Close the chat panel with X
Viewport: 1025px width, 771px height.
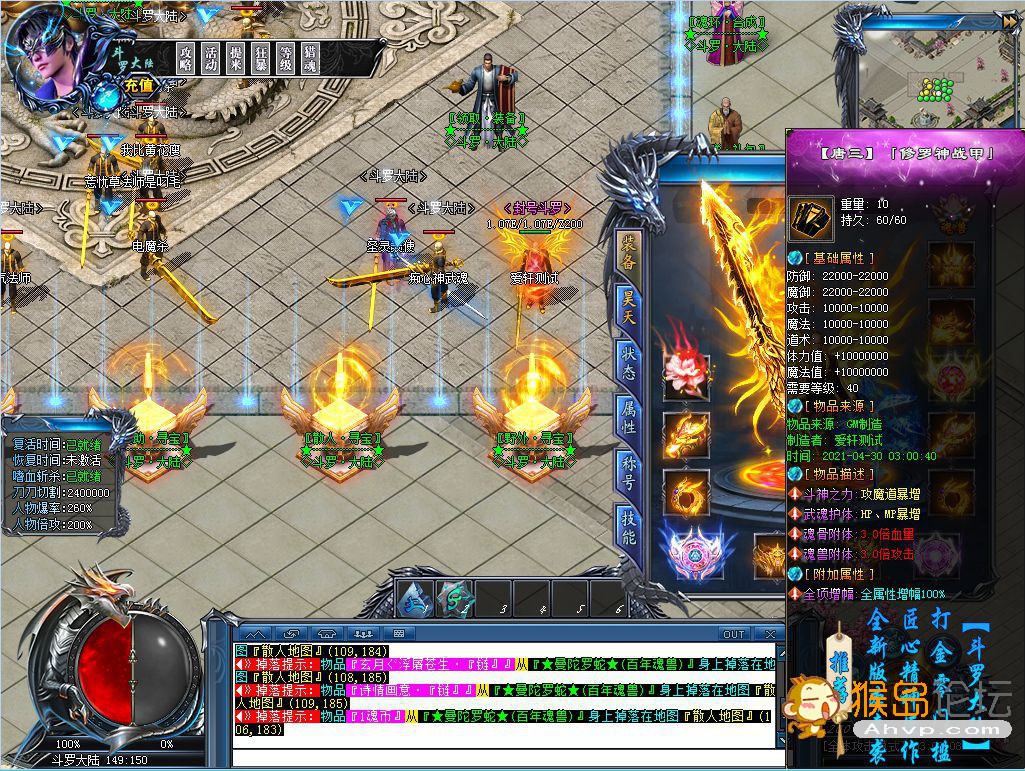[x=770, y=634]
